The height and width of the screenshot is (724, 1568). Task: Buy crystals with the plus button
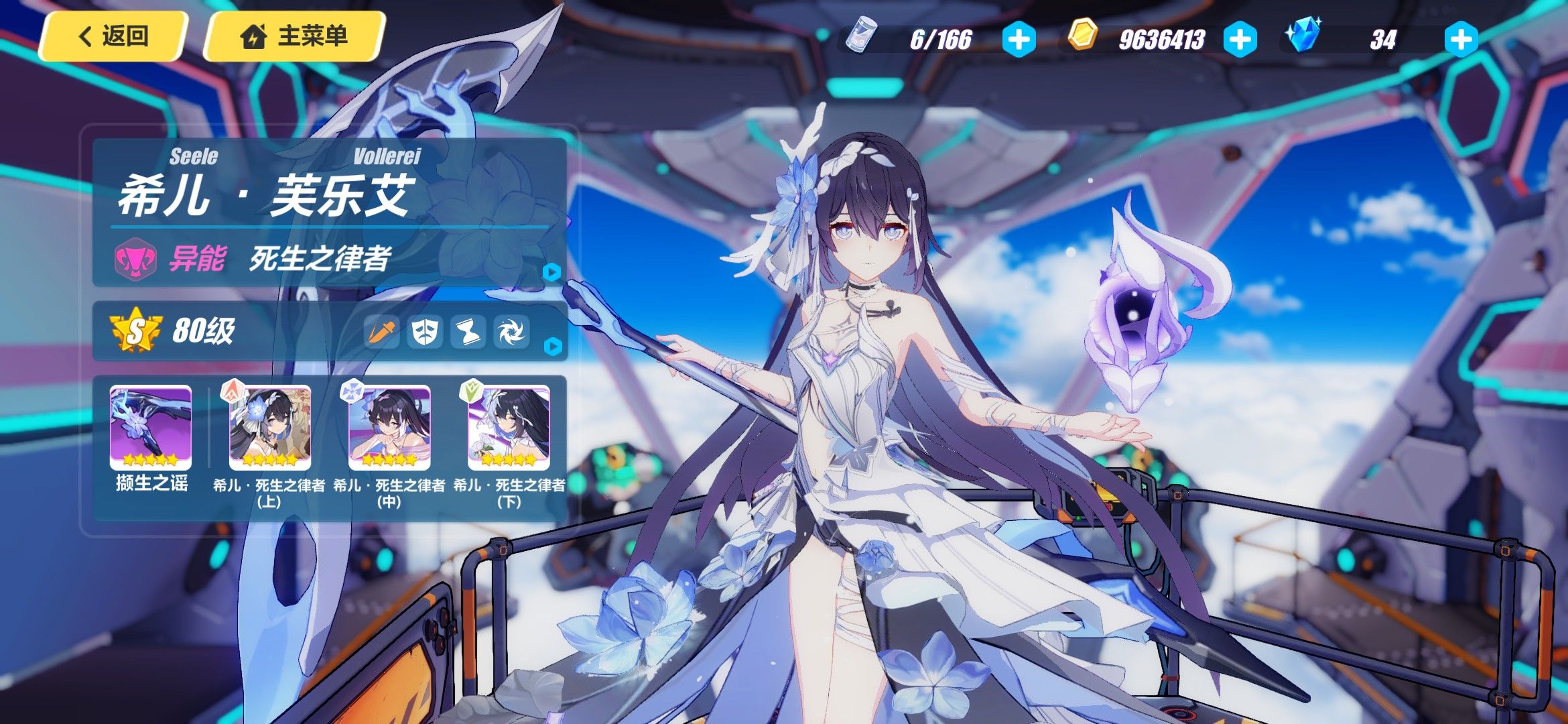tap(1461, 40)
